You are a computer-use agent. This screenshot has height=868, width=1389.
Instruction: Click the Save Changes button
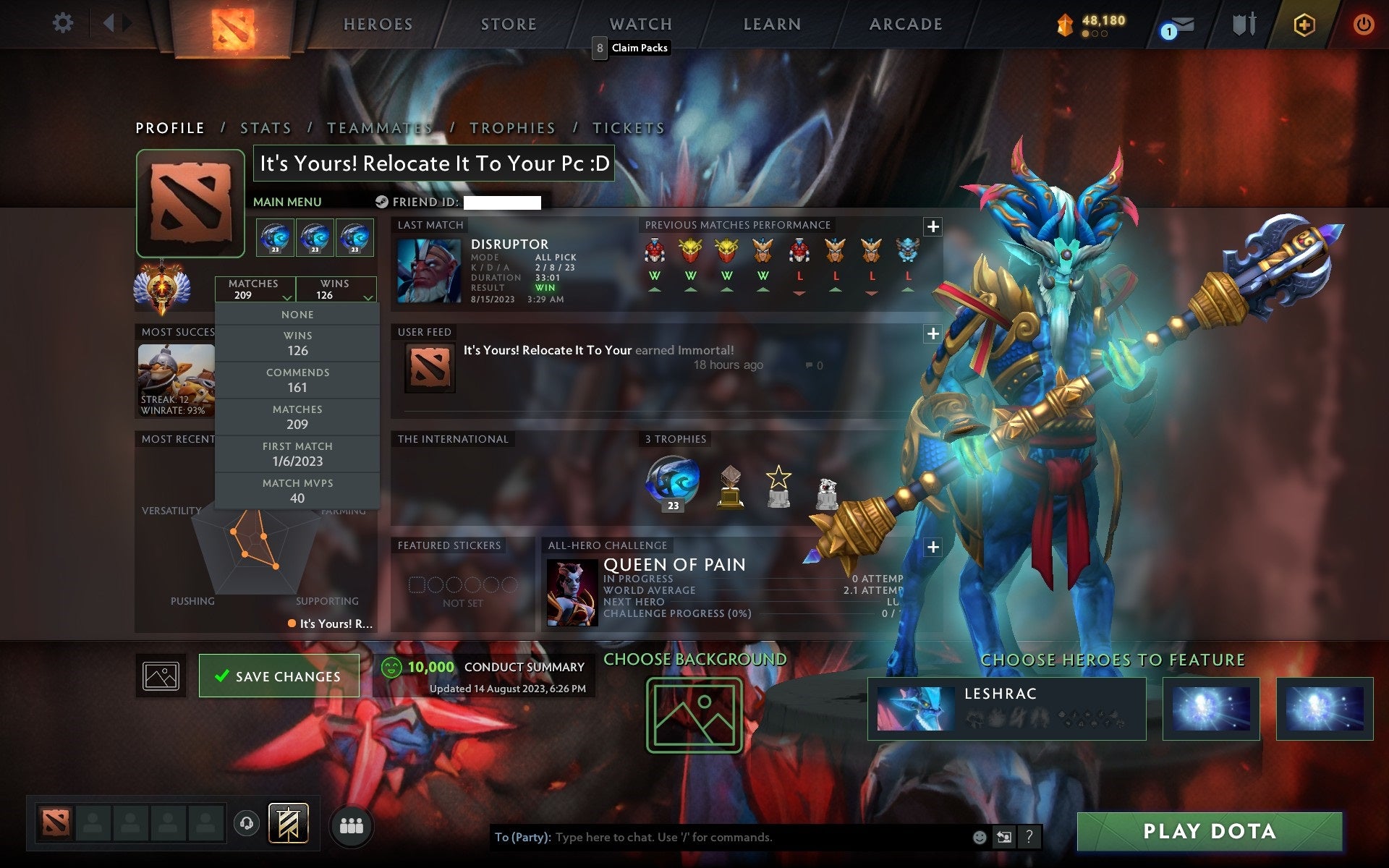(x=279, y=676)
